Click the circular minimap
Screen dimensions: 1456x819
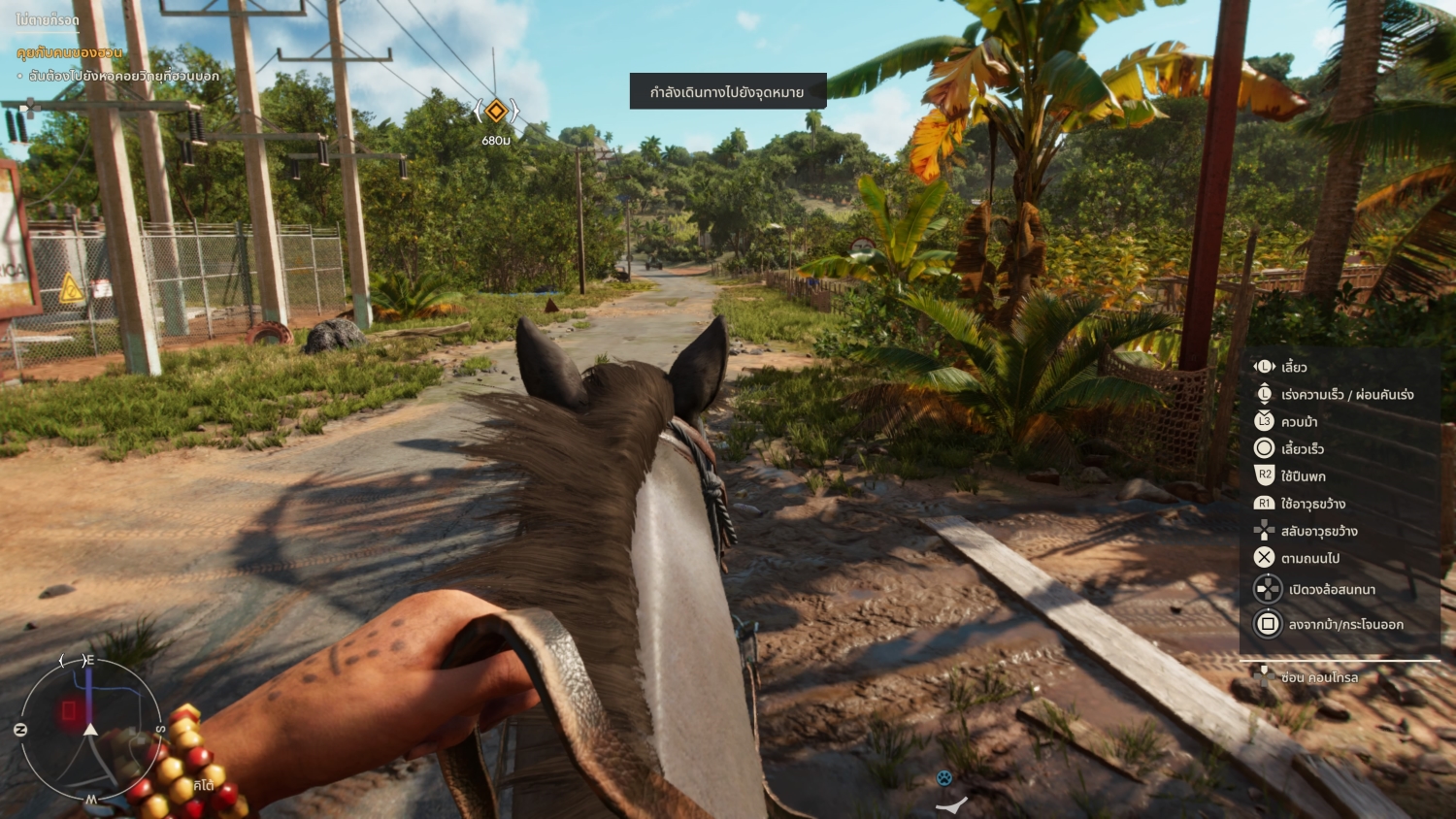[x=89, y=730]
